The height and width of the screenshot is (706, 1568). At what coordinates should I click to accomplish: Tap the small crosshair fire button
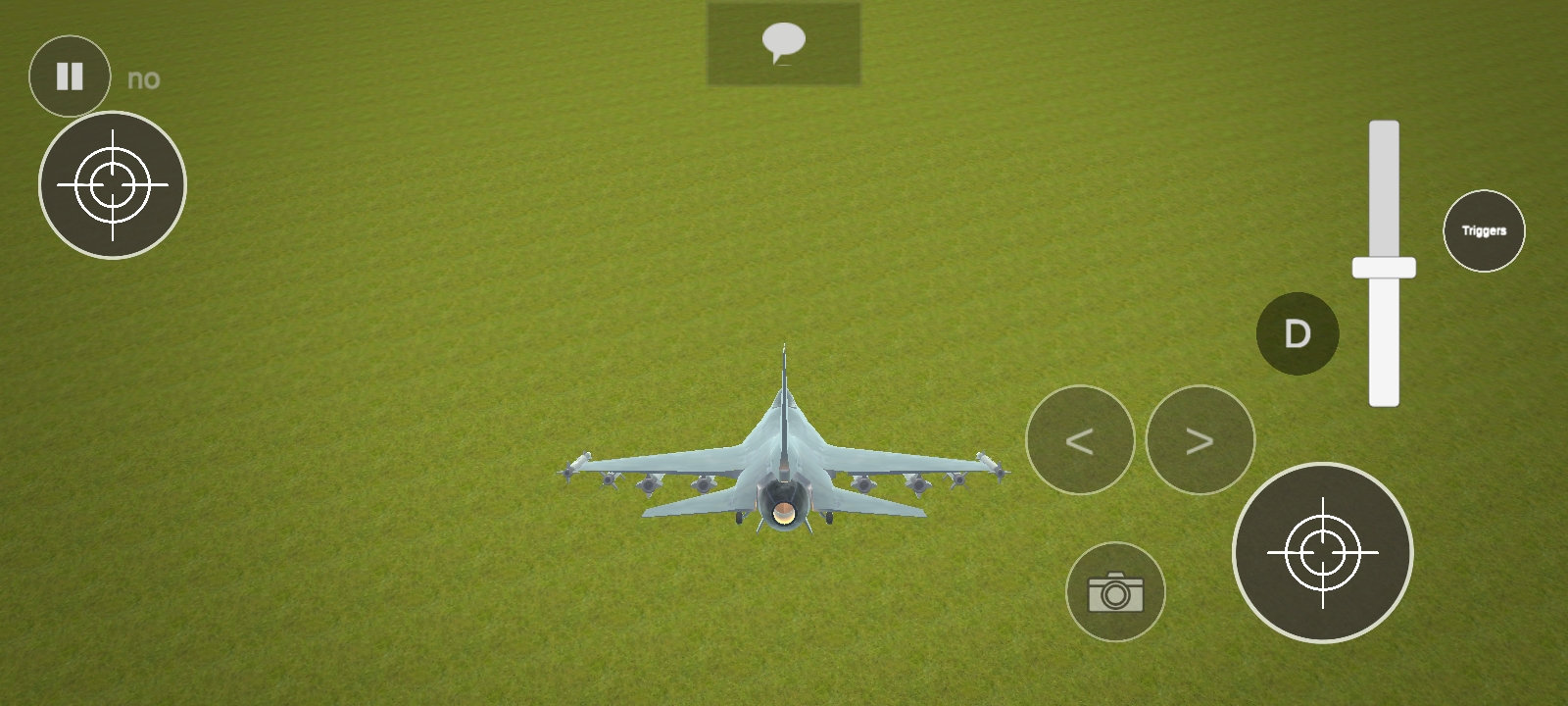113,185
